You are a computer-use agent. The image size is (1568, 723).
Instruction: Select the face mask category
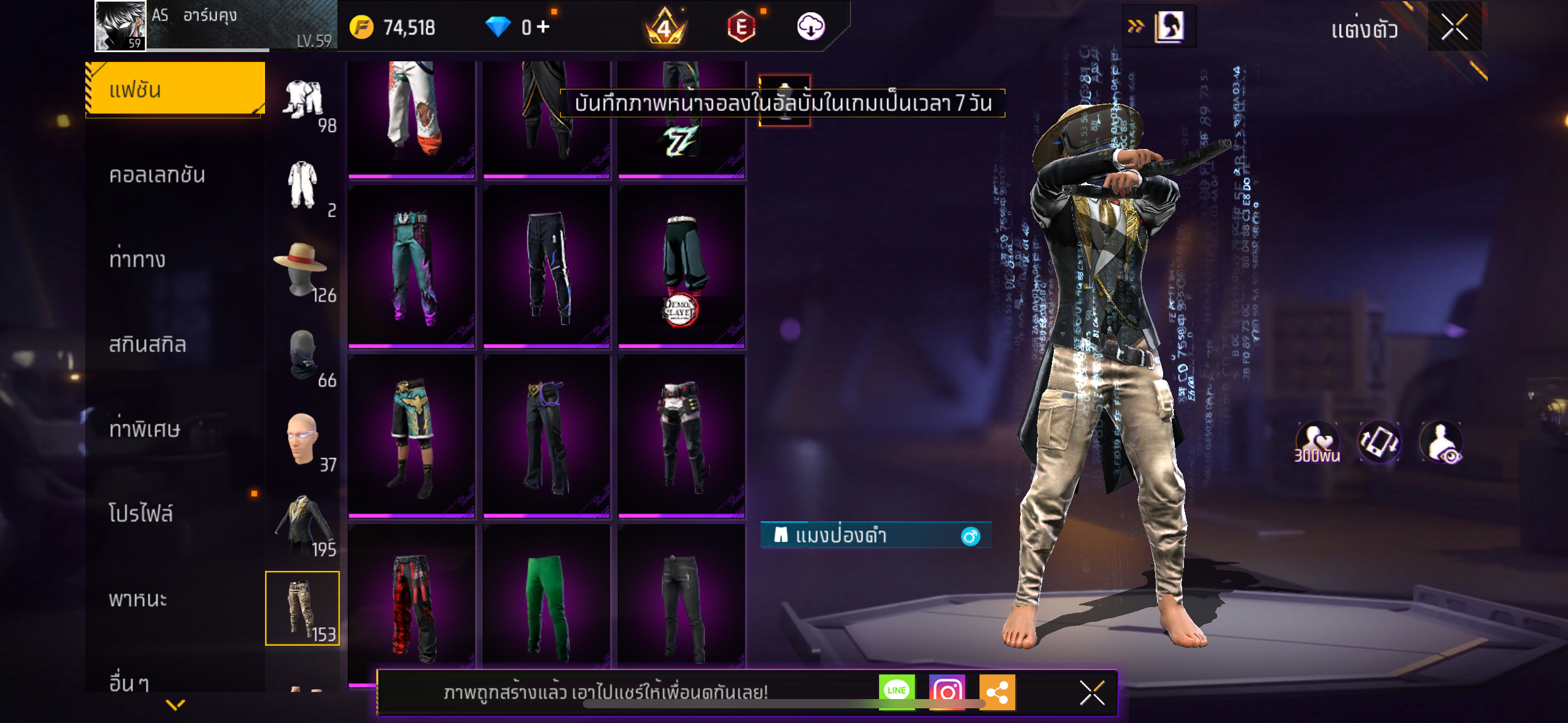[x=302, y=356]
